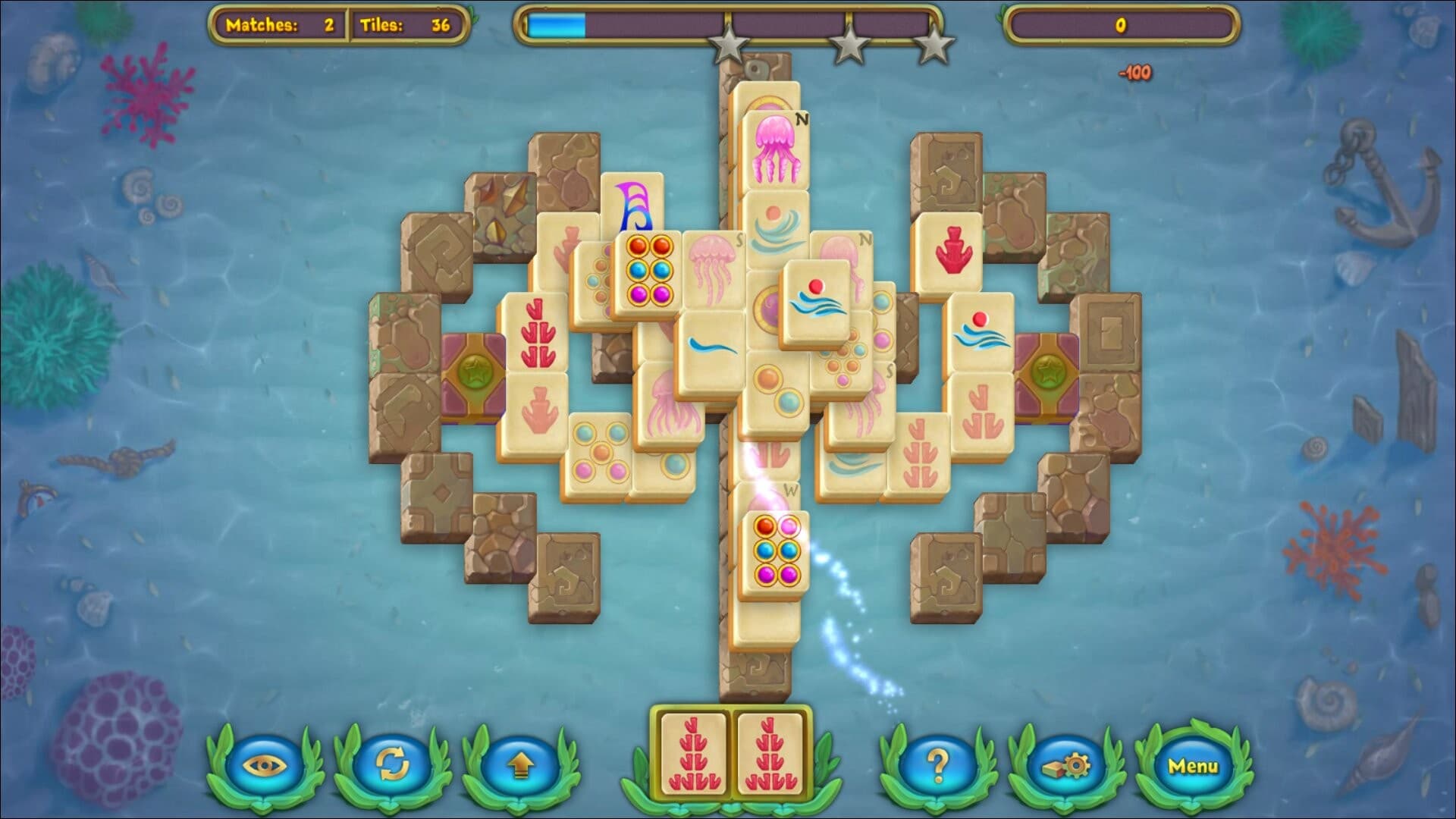The image size is (1456, 819).
Task: Click the Tiles counter display
Action: [406, 23]
